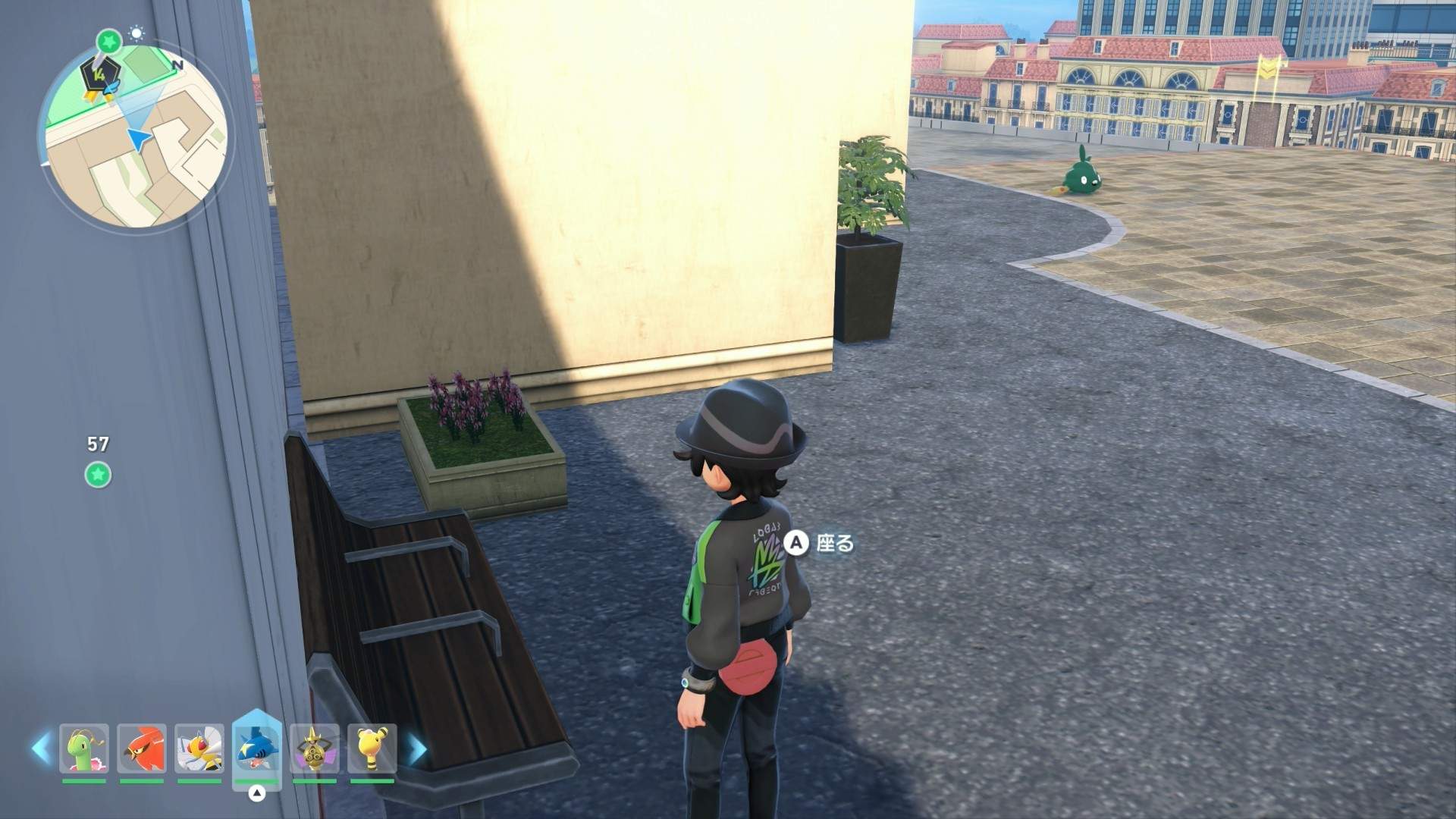This screenshot has height=819, width=1456.
Task: Click the right arrow beside the party bar
Action: click(417, 748)
